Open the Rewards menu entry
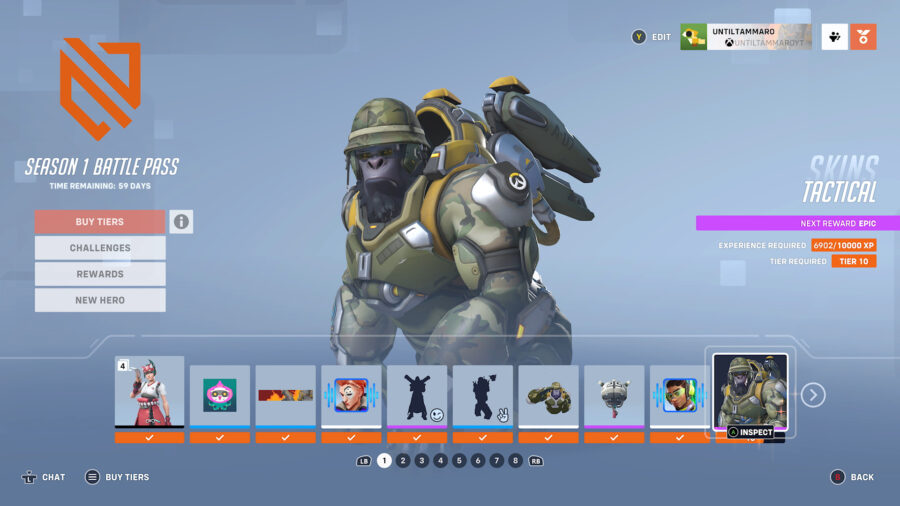The width and height of the screenshot is (900, 506). pyautogui.click(x=100, y=274)
